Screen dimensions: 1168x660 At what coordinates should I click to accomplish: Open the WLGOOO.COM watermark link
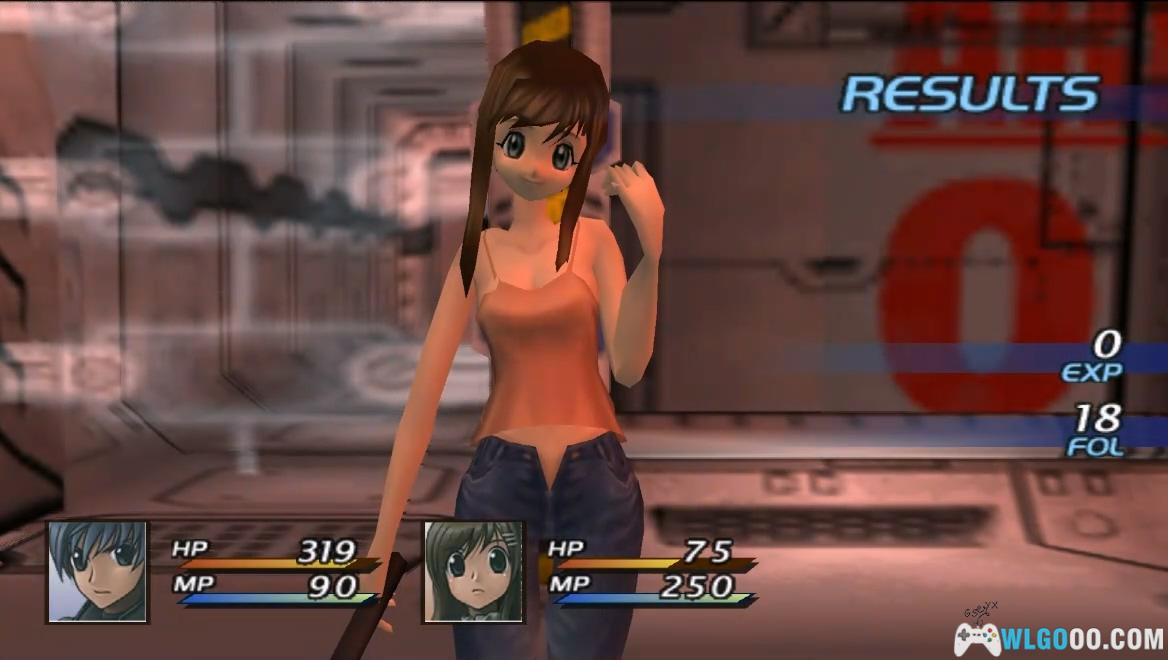[x=1062, y=637]
